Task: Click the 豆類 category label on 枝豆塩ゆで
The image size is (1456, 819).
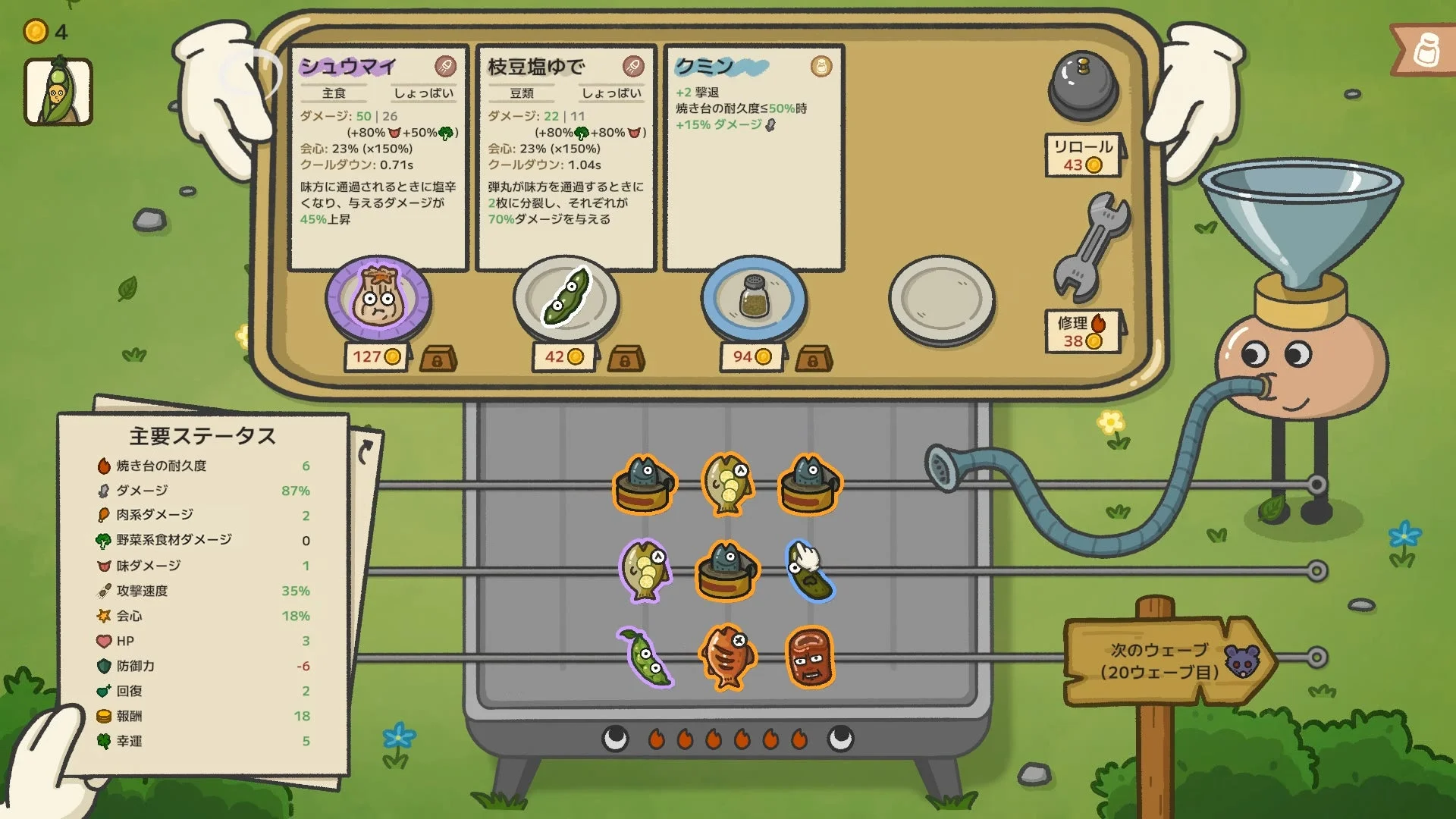Action: (x=524, y=93)
